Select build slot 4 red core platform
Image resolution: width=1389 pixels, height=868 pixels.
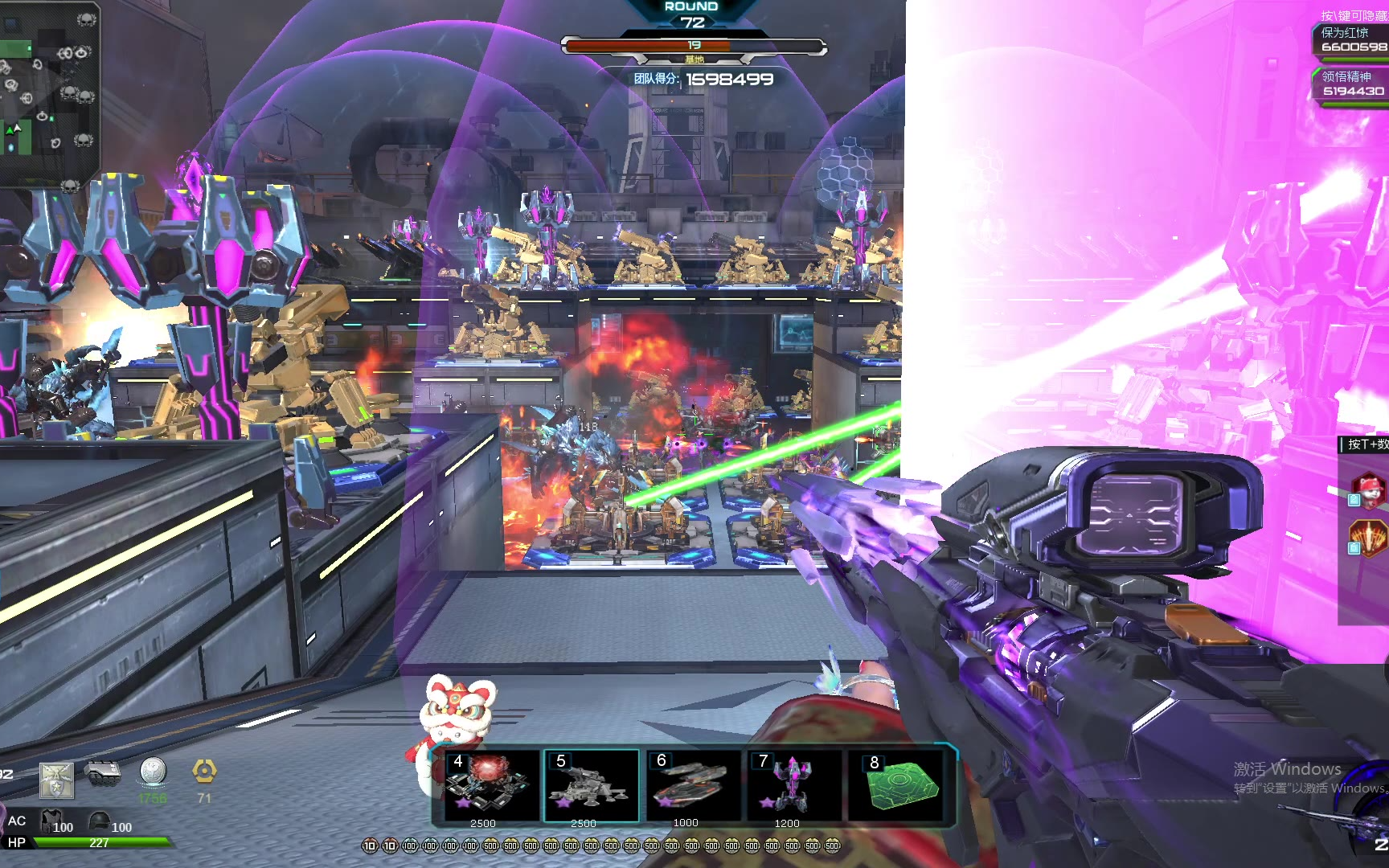[491, 784]
